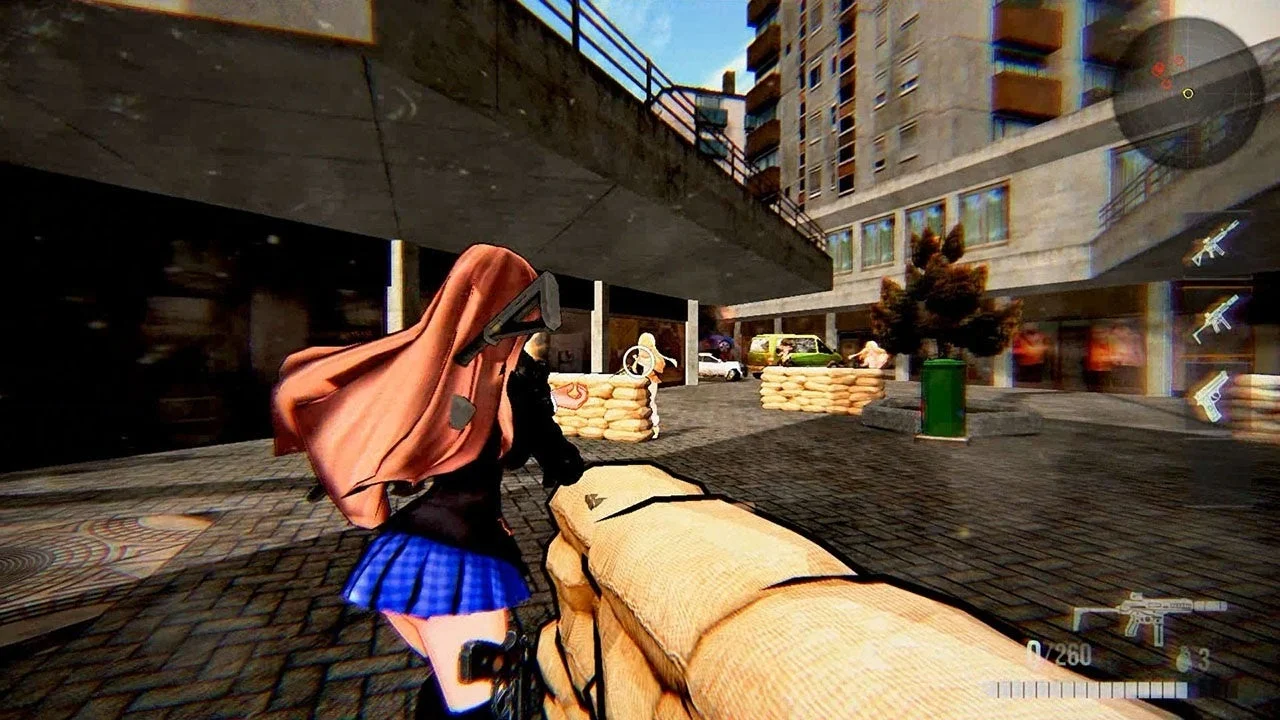Viewport: 1280px width, 720px height.
Task: Click the yellow player marker on the minimap
Action: 1188,92
